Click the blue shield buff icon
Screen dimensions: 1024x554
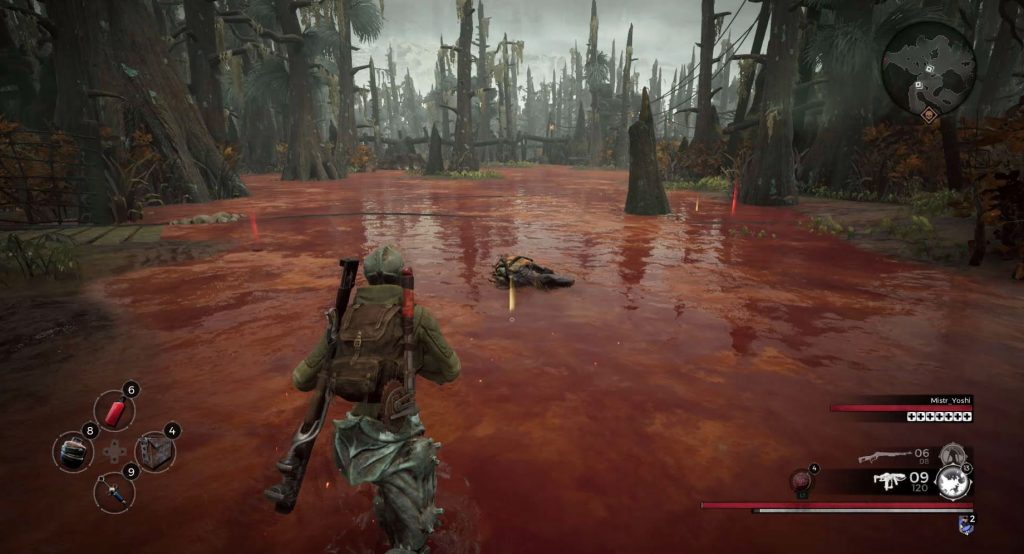(x=965, y=523)
